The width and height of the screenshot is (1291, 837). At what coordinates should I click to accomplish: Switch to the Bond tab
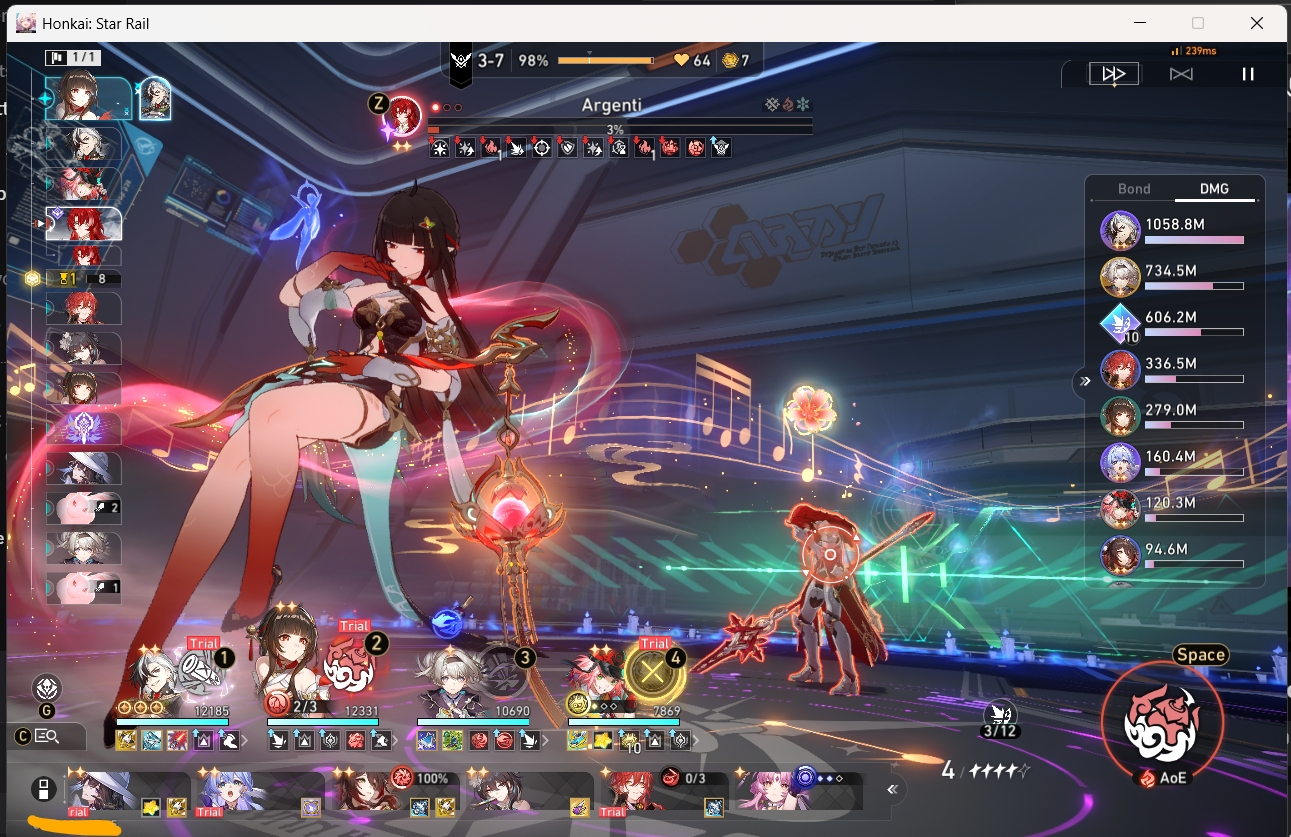click(x=1134, y=189)
